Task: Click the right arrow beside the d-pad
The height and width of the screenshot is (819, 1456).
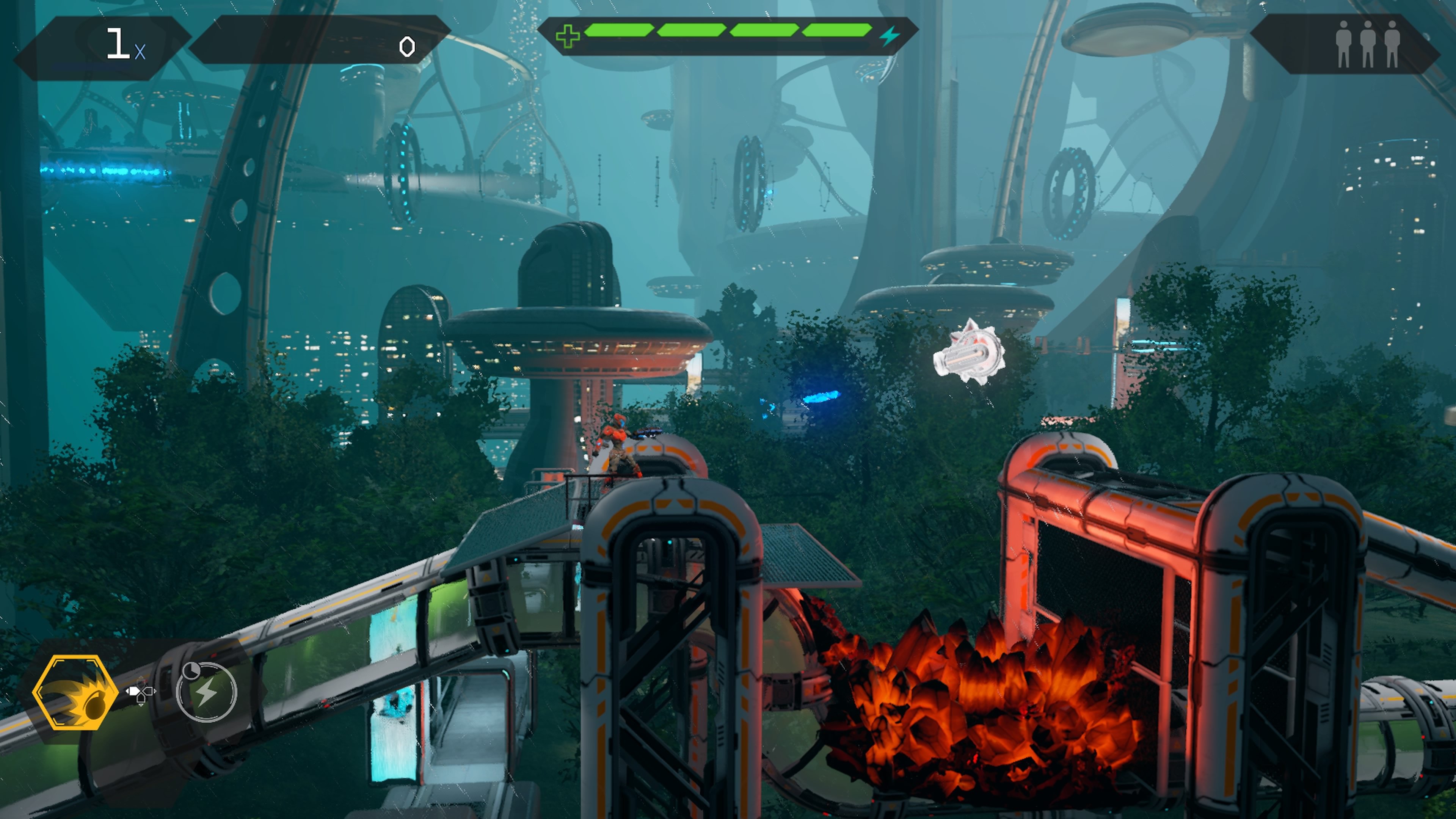Action: (155, 691)
